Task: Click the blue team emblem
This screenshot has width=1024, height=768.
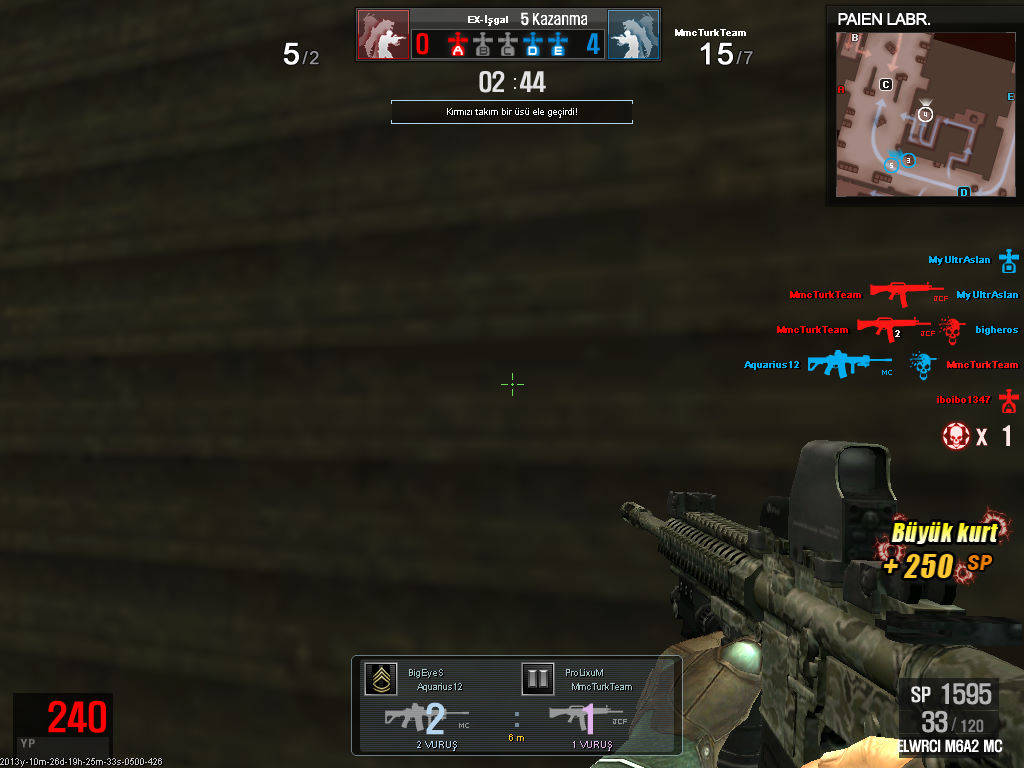Action: point(633,35)
